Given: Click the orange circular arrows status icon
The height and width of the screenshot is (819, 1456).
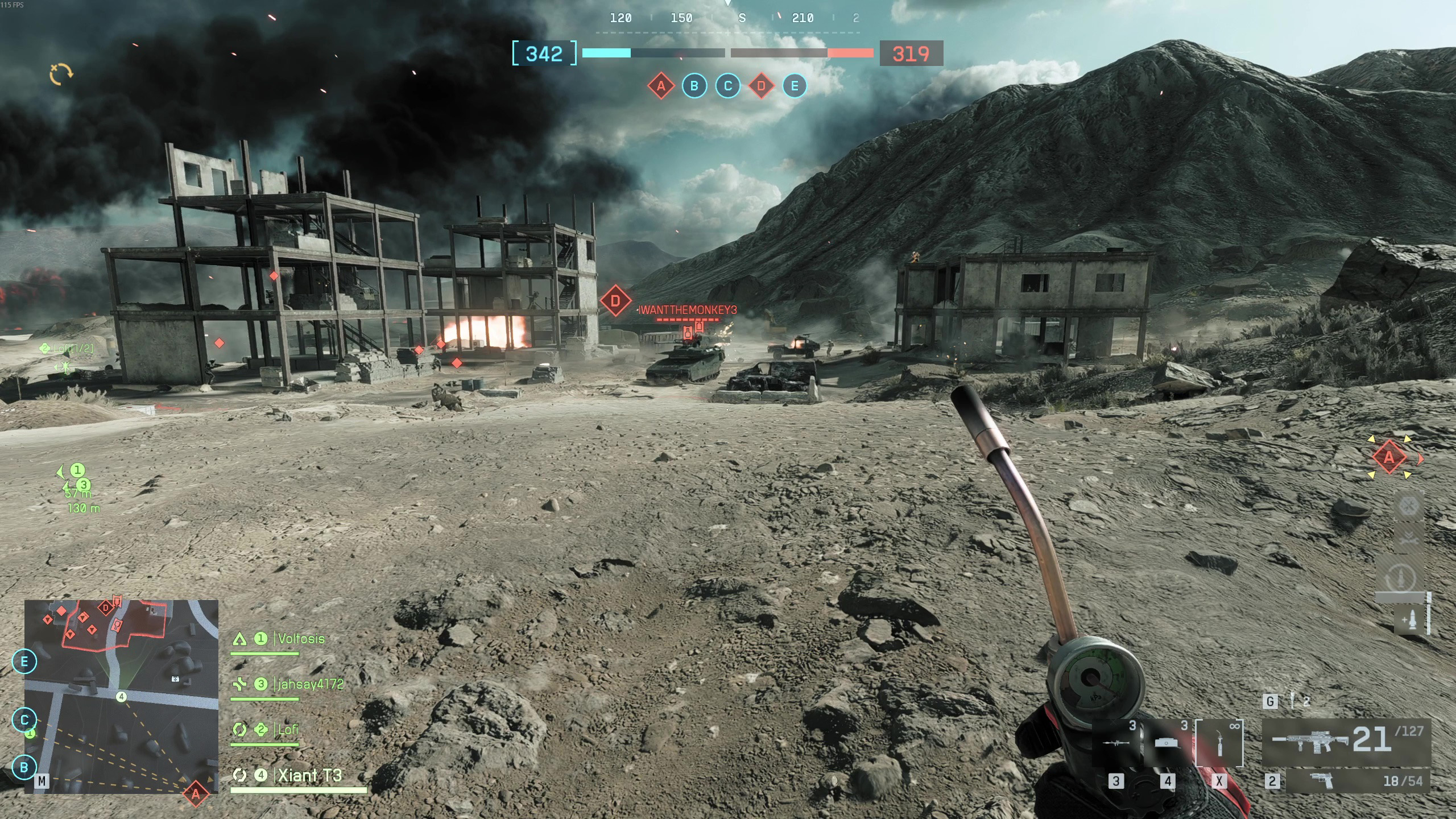Looking at the screenshot, I should point(61,74).
